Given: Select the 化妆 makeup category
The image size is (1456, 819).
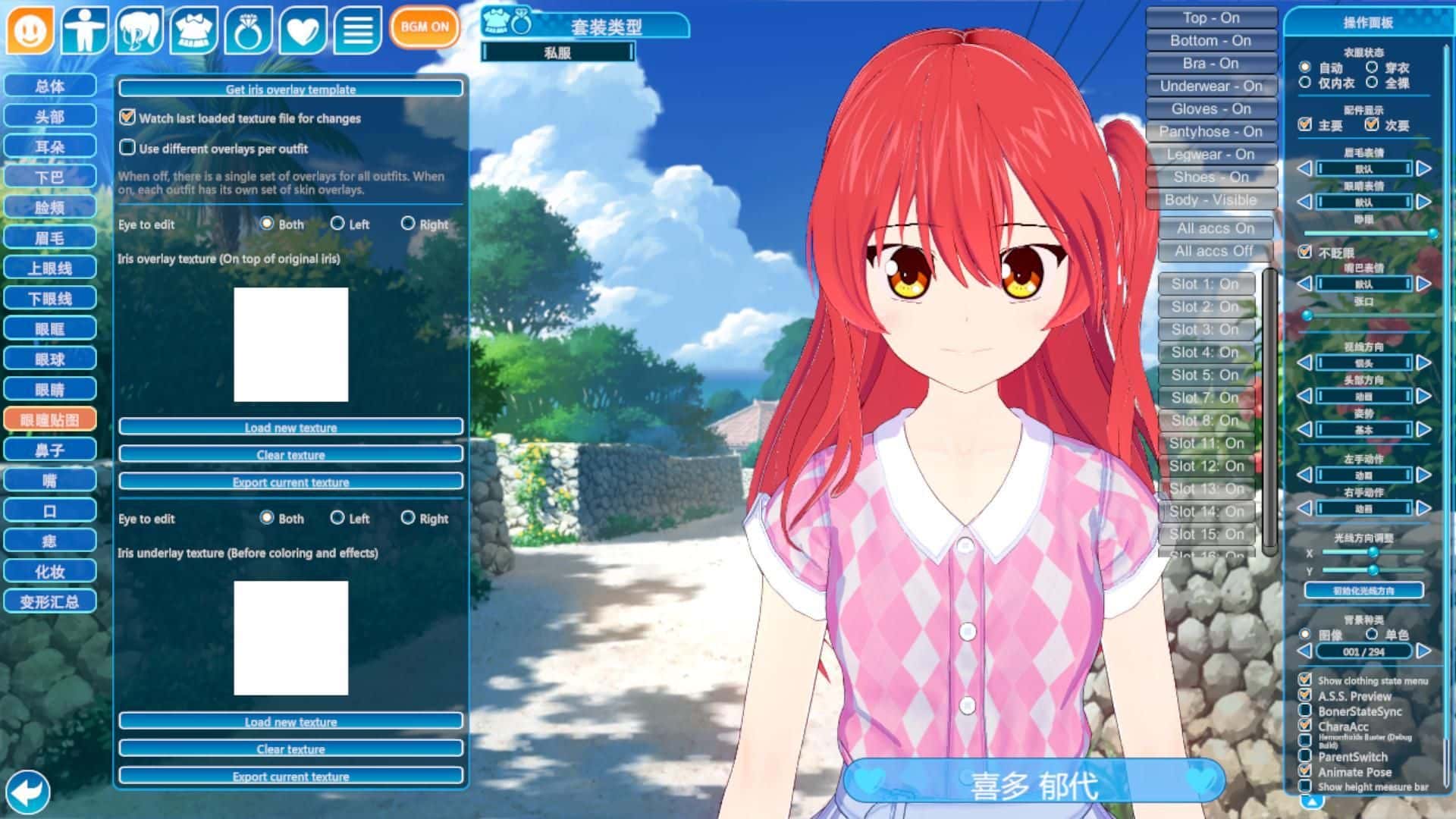Looking at the screenshot, I should pos(50,572).
